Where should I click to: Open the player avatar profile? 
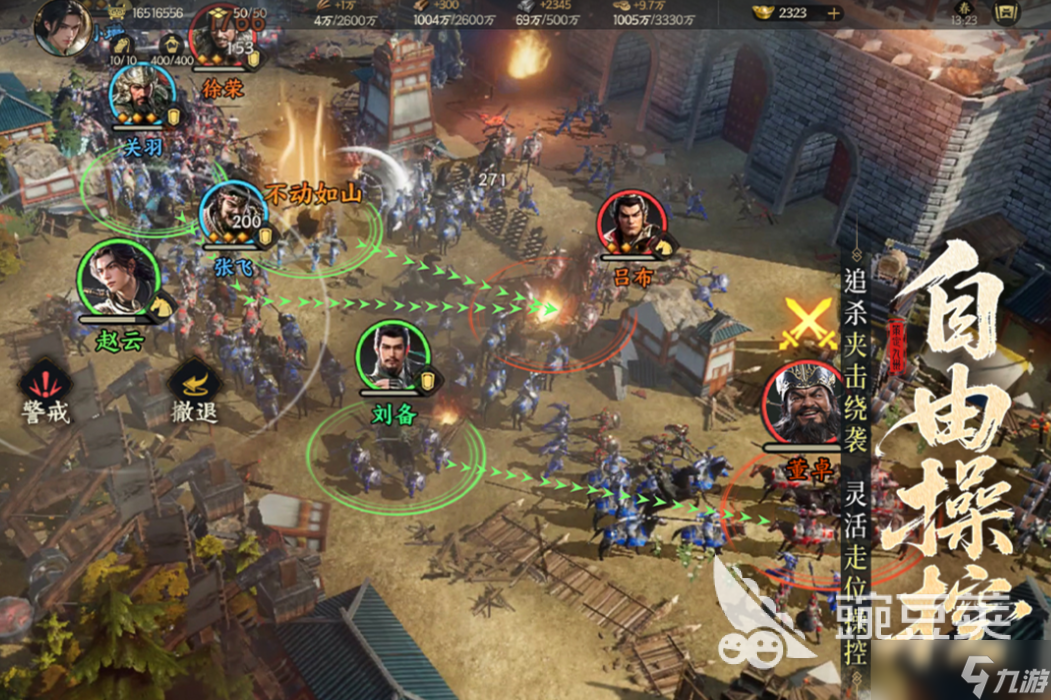(61, 27)
